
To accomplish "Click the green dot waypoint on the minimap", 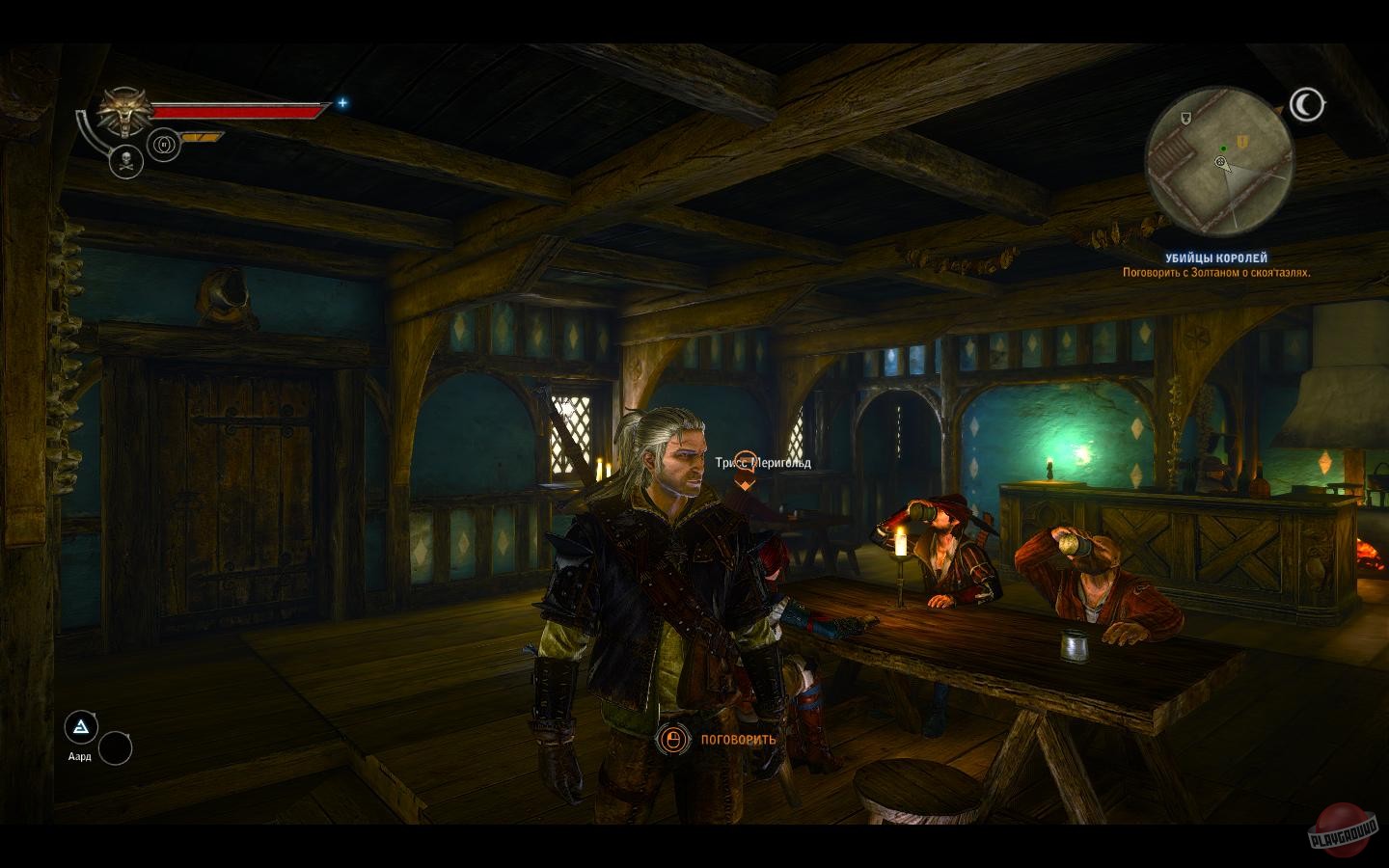I will click(1223, 149).
